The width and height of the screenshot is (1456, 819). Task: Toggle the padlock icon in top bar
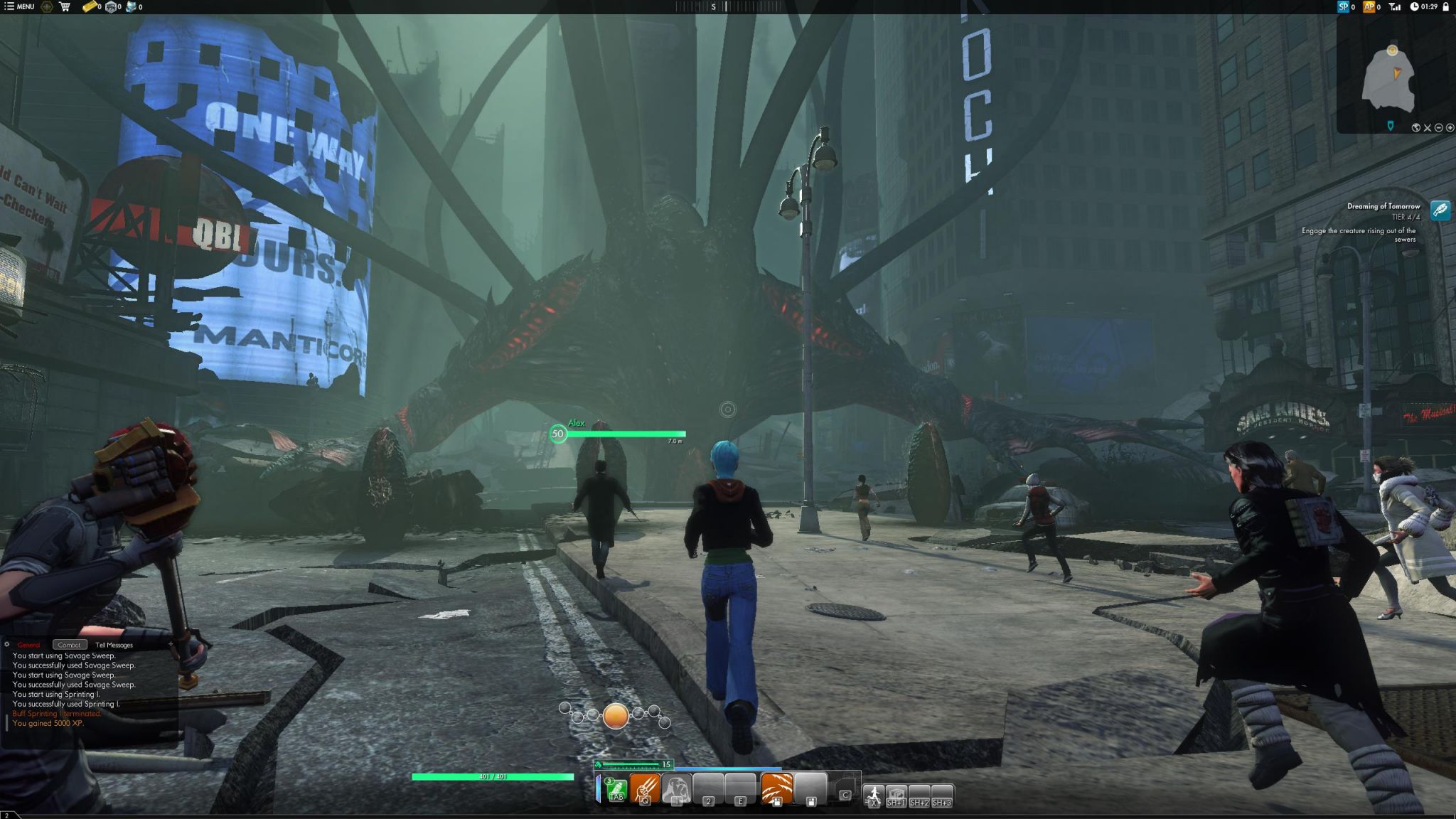tap(1445, 6)
